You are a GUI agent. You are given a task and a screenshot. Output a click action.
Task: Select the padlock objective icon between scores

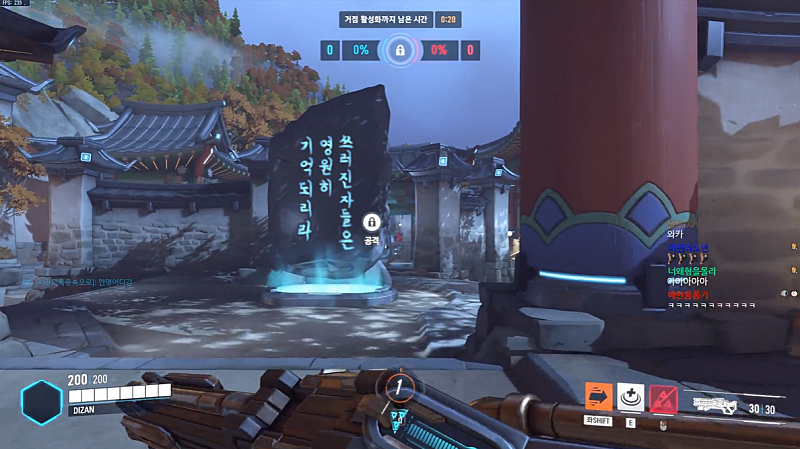[400, 49]
